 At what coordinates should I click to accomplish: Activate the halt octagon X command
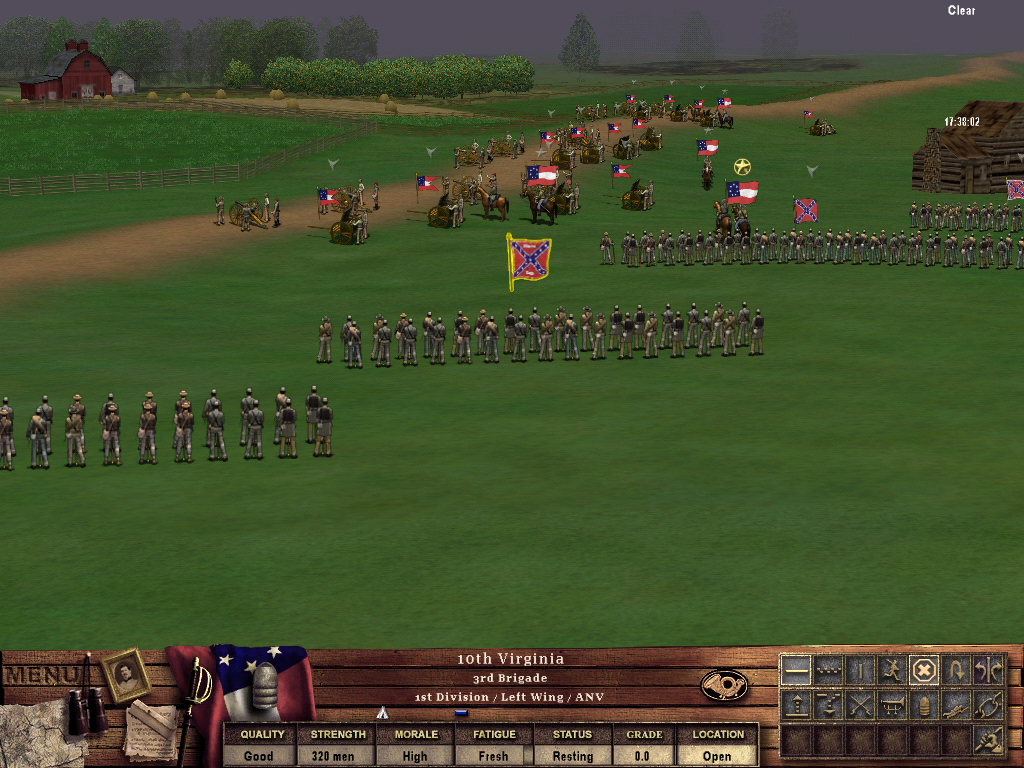924,670
